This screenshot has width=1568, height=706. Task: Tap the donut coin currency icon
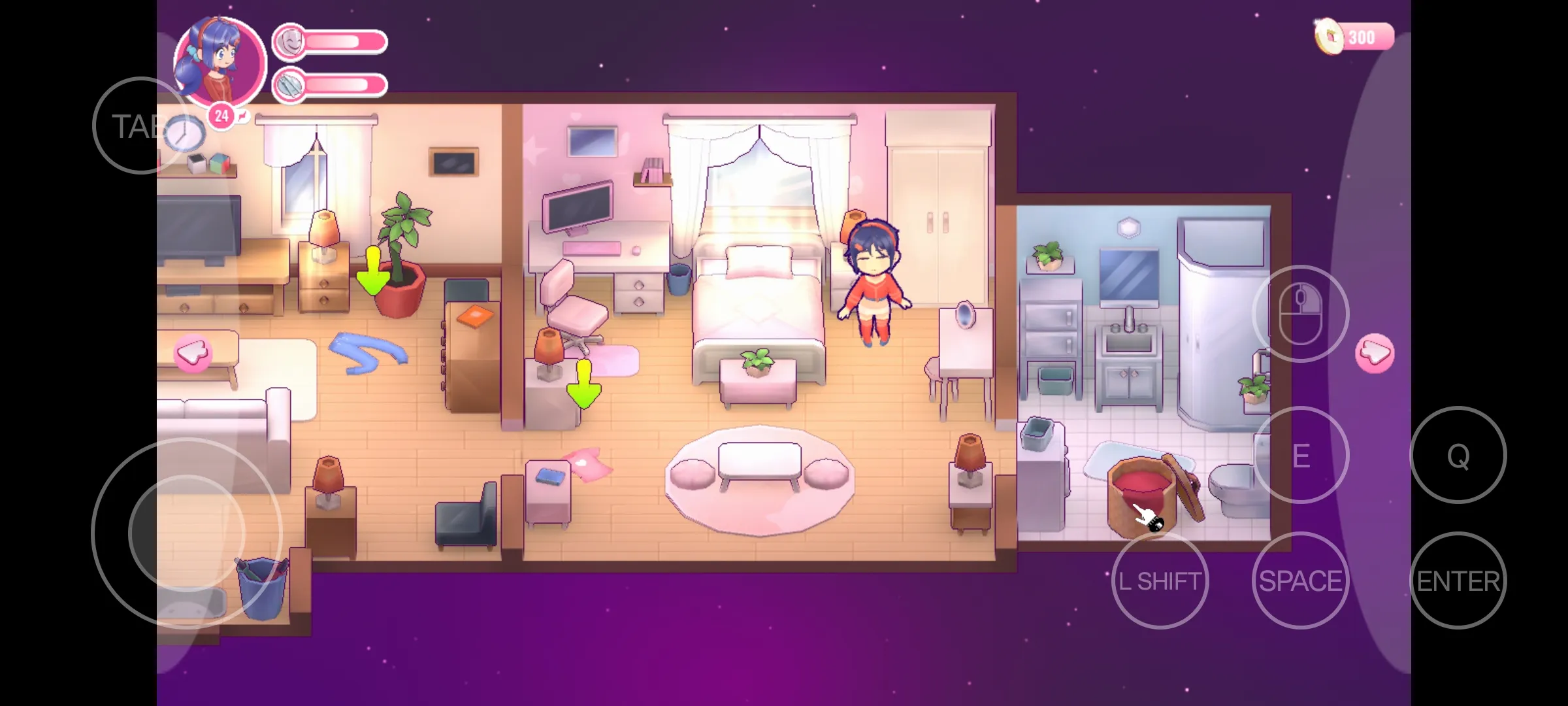pos(1329,37)
